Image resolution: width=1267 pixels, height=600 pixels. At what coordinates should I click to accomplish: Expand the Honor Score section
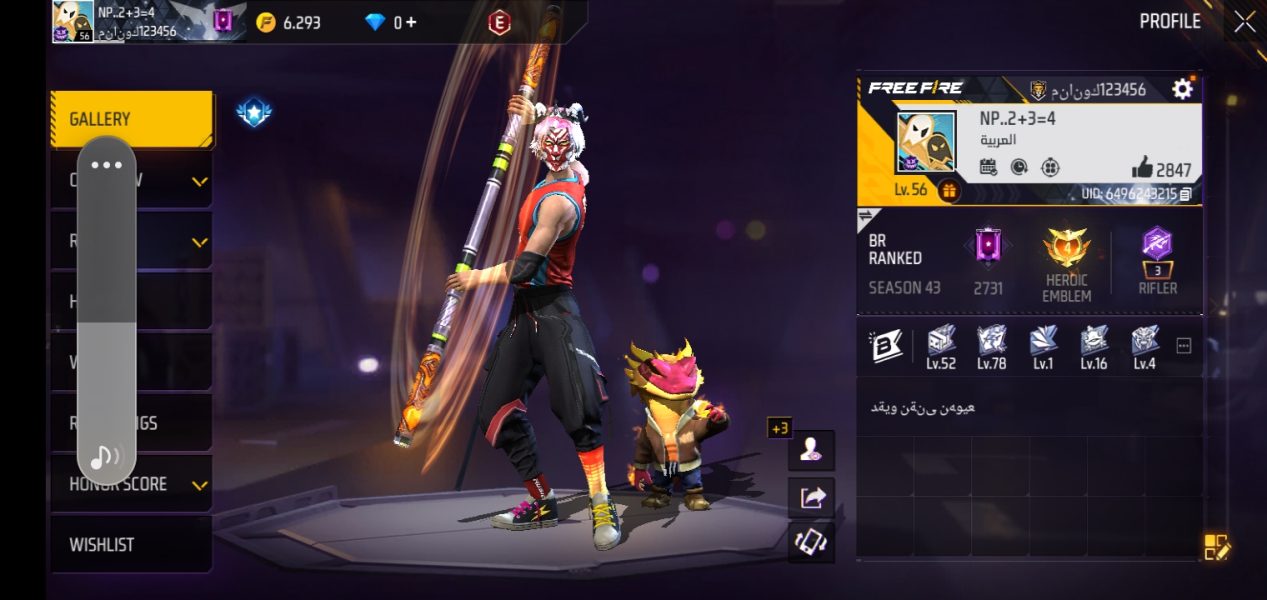click(x=199, y=485)
